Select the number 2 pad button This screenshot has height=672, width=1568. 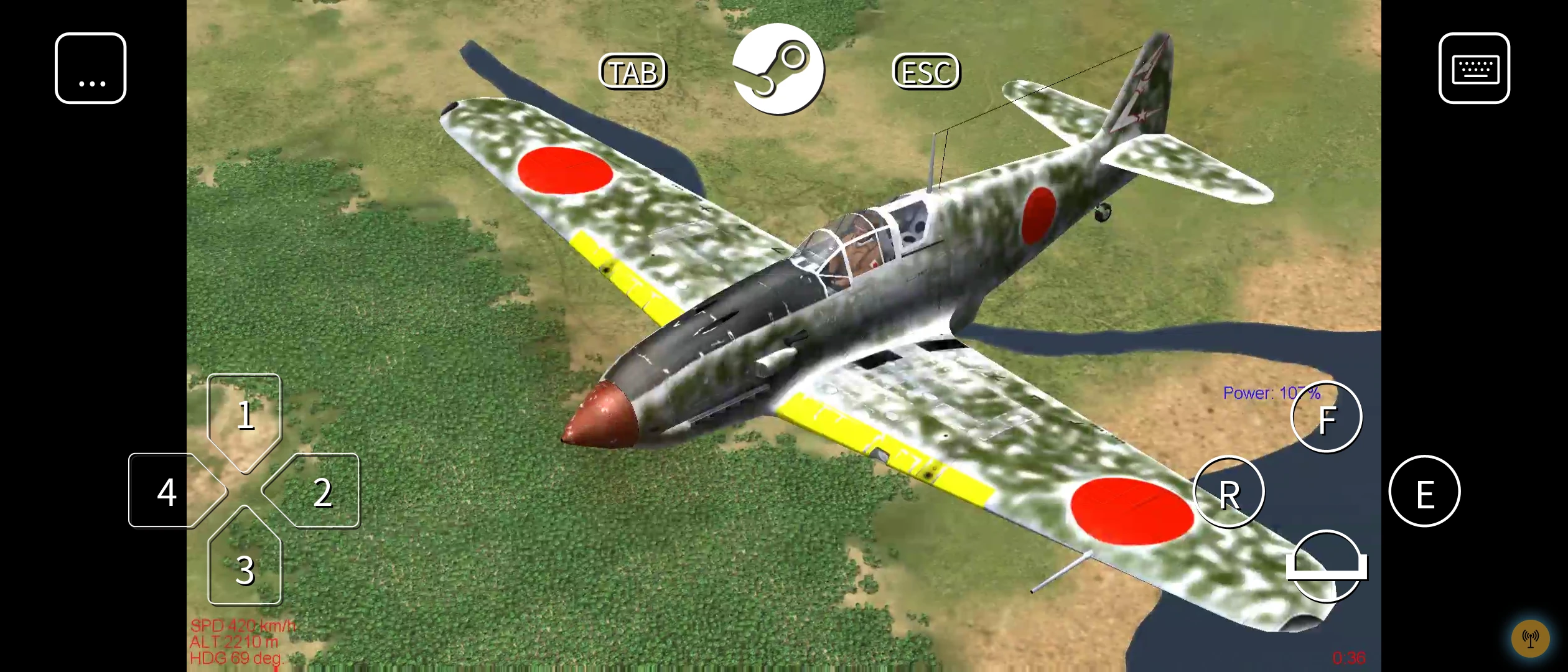click(x=317, y=492)
